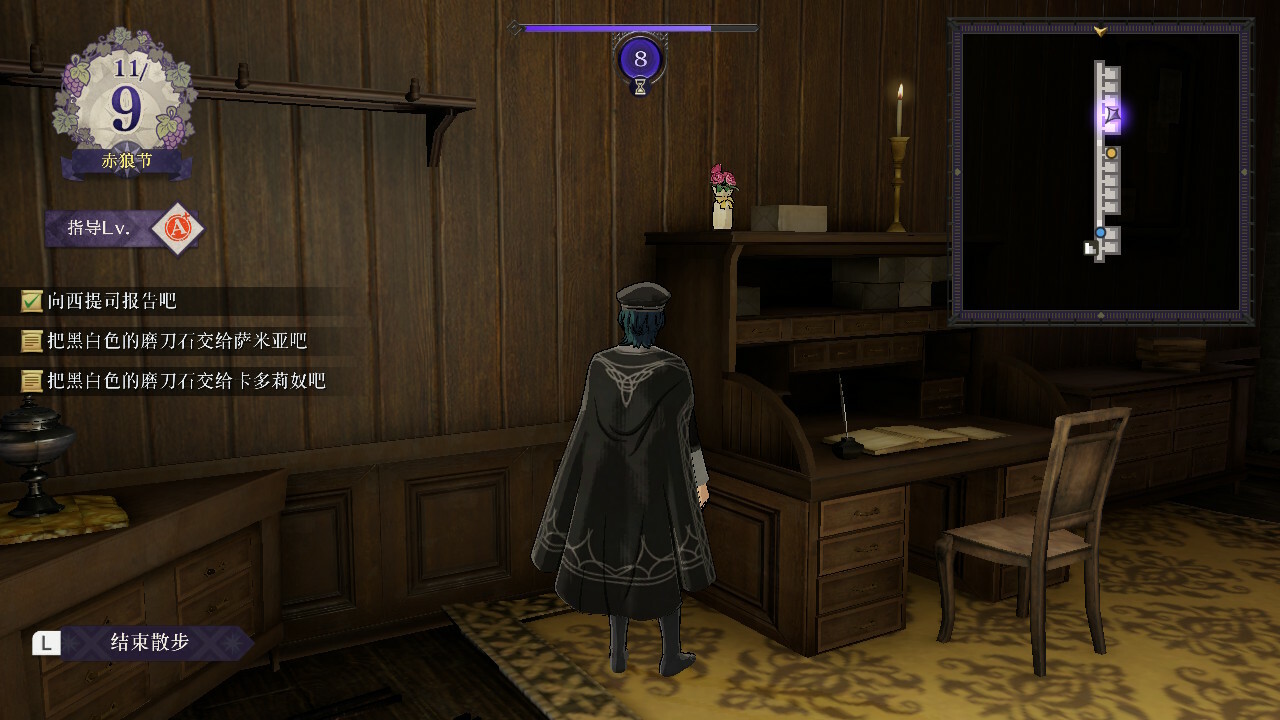Open the minimap
The width and height of the screenshot is (1280, 720).
pos(1100,171)
